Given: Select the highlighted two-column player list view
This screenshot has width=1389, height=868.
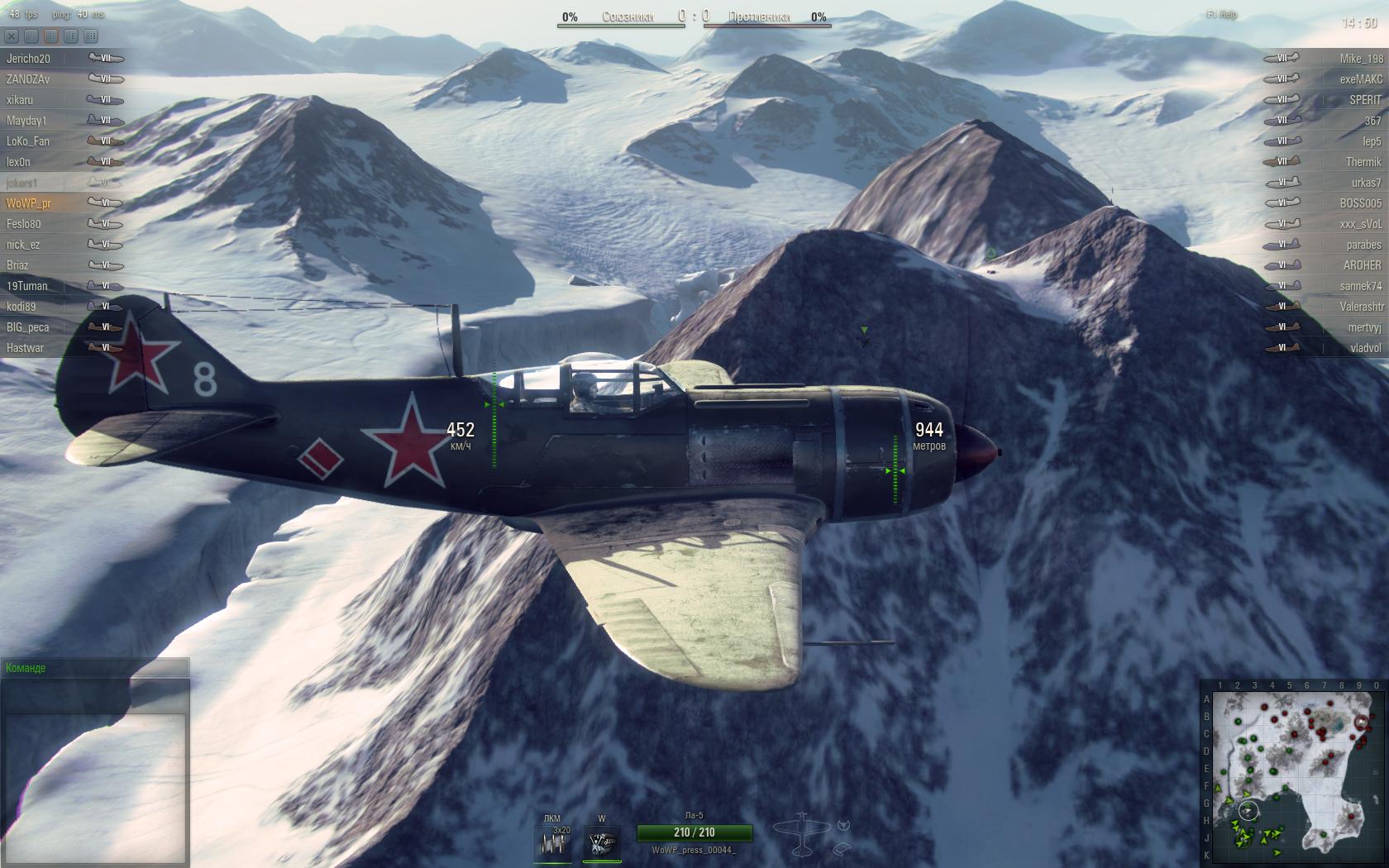Looking at the screenshot, I should point(51,36).
